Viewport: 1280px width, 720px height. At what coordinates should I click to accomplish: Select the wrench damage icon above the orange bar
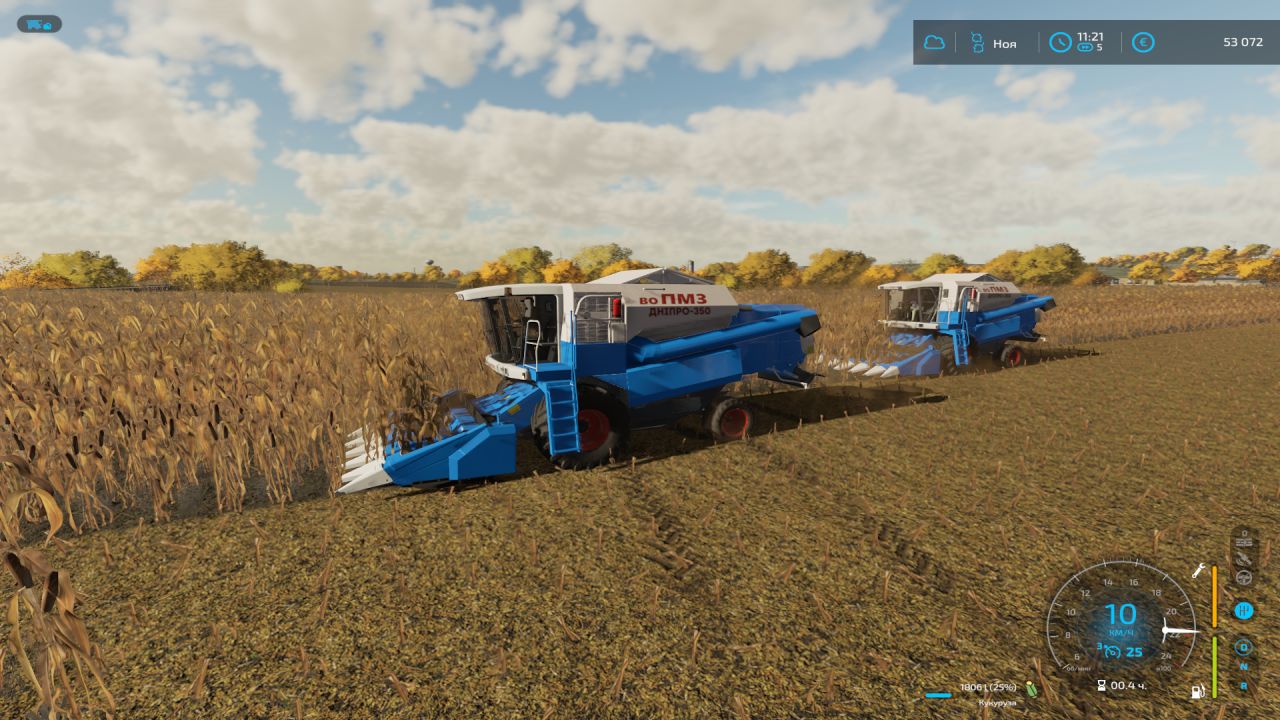[x=1198, y=572]
